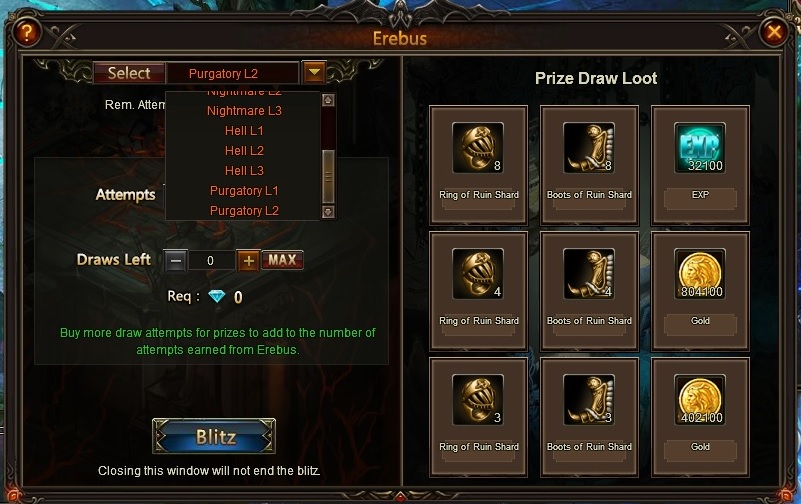Select Hell L1 difficulty
The width and height of the screenshot is (801, 504).
(244, 131)
